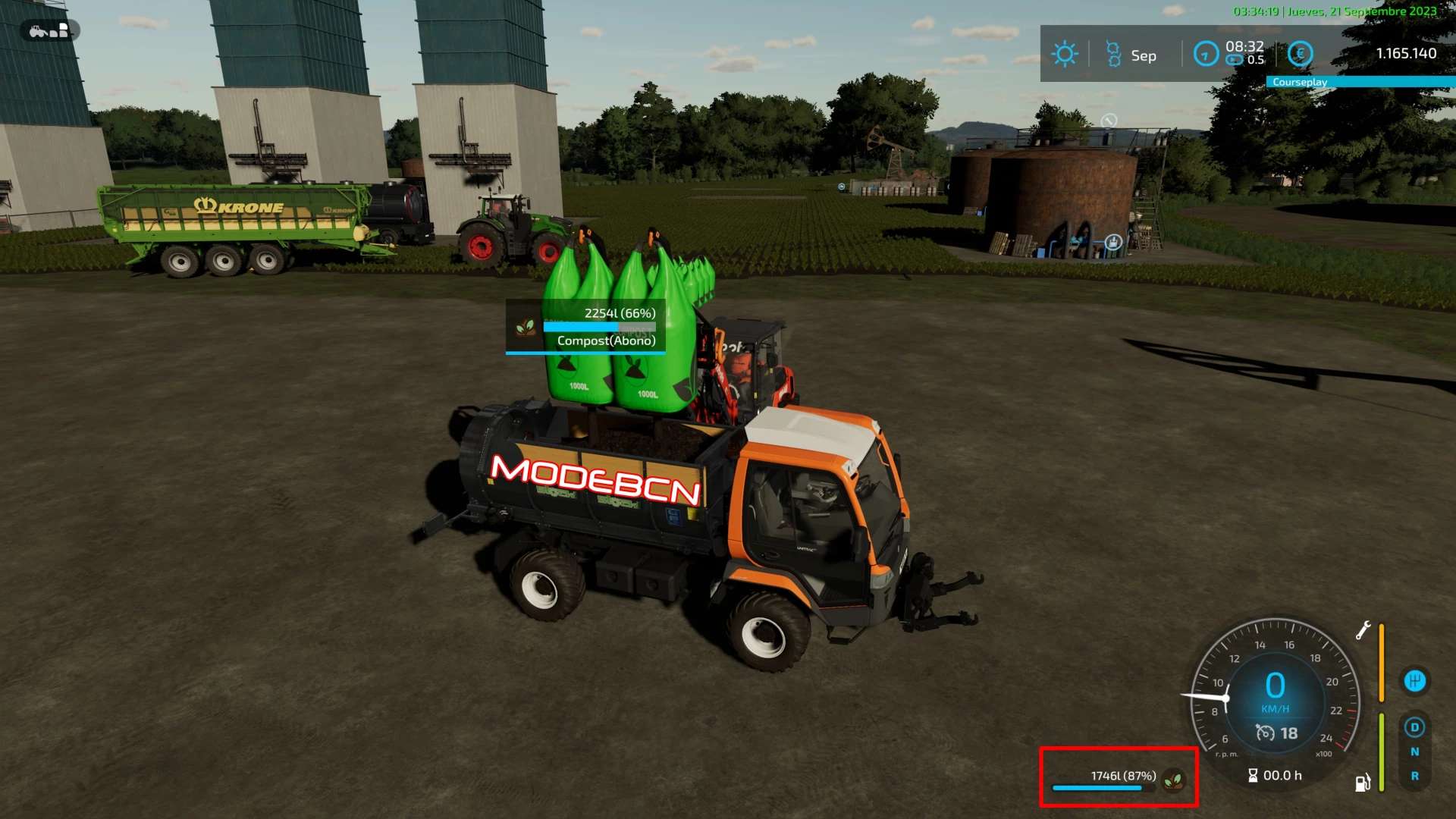This screenshot has width=1456, height=819.
Task: Click the hourglass operating hours icon
Action: (x=1253, y=775)
